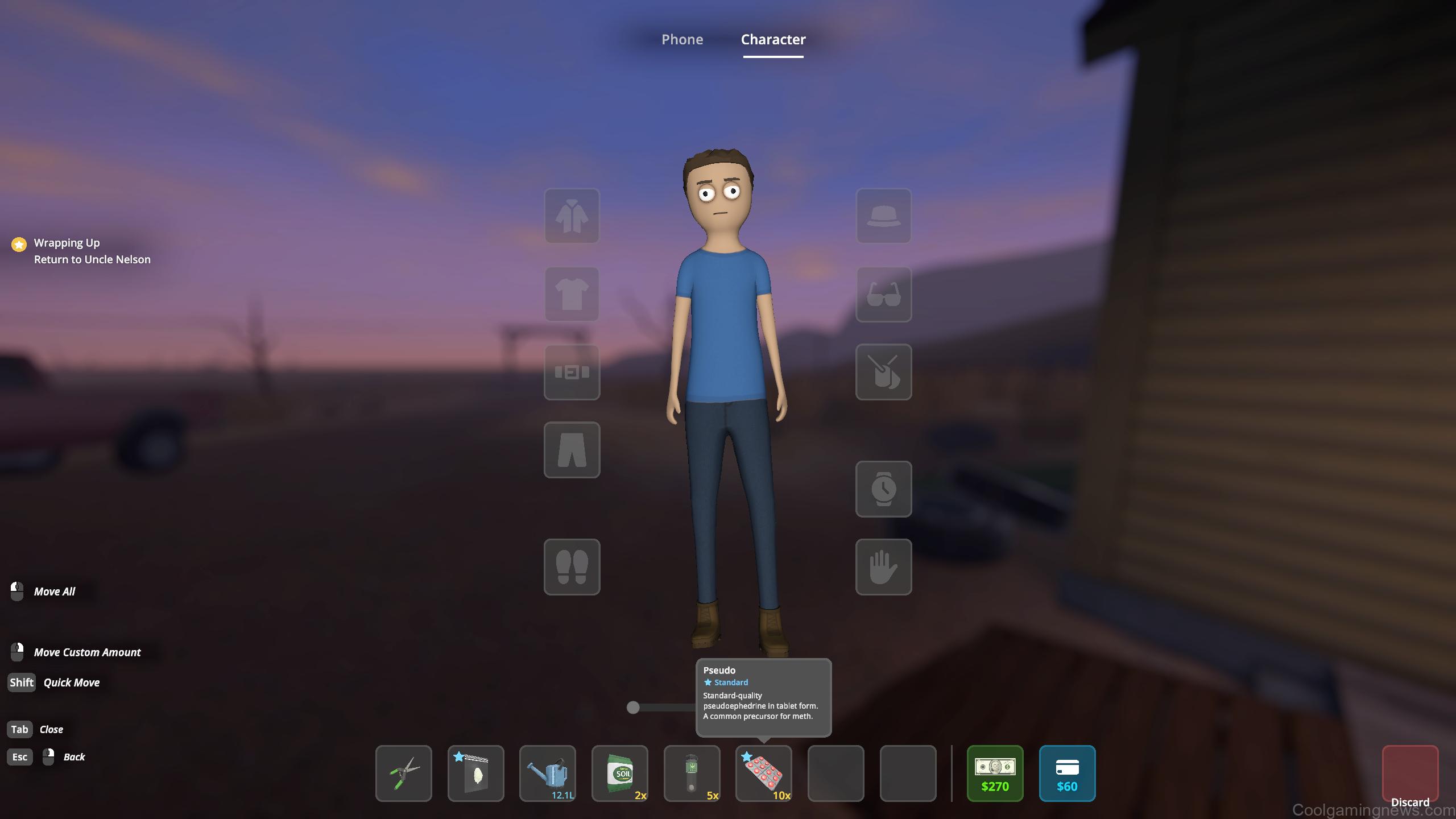Select the 12.1L watering can
The image size is (1456, 819).
(x=548, y=773)
